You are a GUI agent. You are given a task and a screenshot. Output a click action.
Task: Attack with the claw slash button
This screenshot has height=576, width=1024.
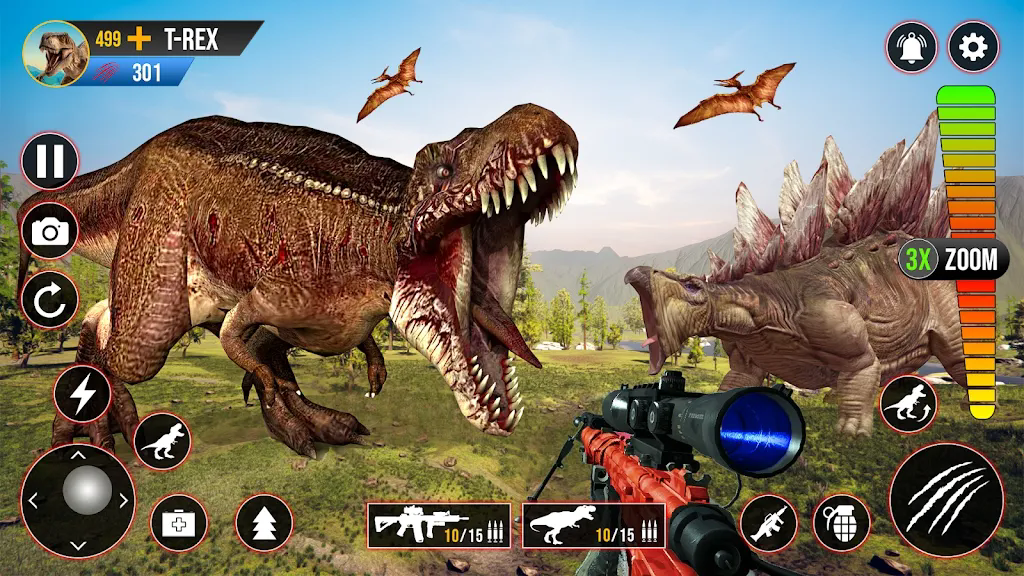(x=946, y=499)
